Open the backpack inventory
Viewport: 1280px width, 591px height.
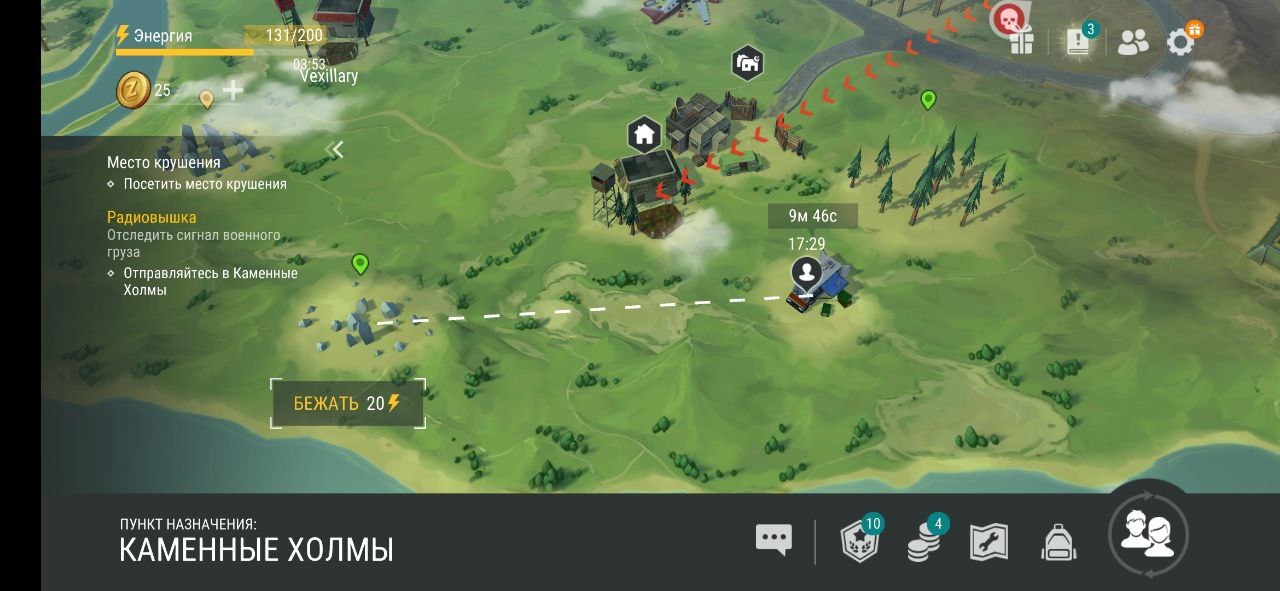pyautogui.click(x=1058, y=542)
